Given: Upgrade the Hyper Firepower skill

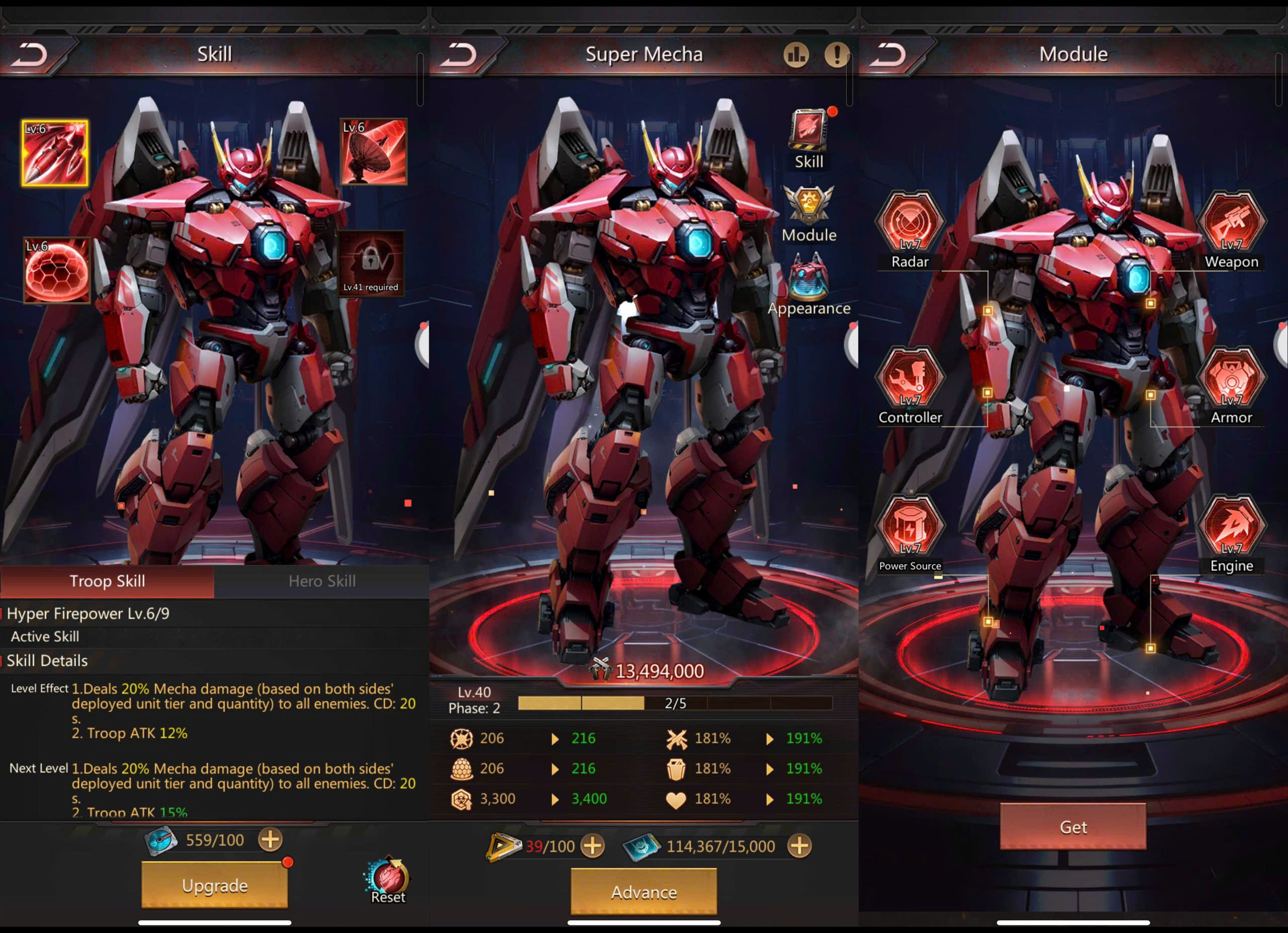Looking at the screenshot, I should coord(214,885).
